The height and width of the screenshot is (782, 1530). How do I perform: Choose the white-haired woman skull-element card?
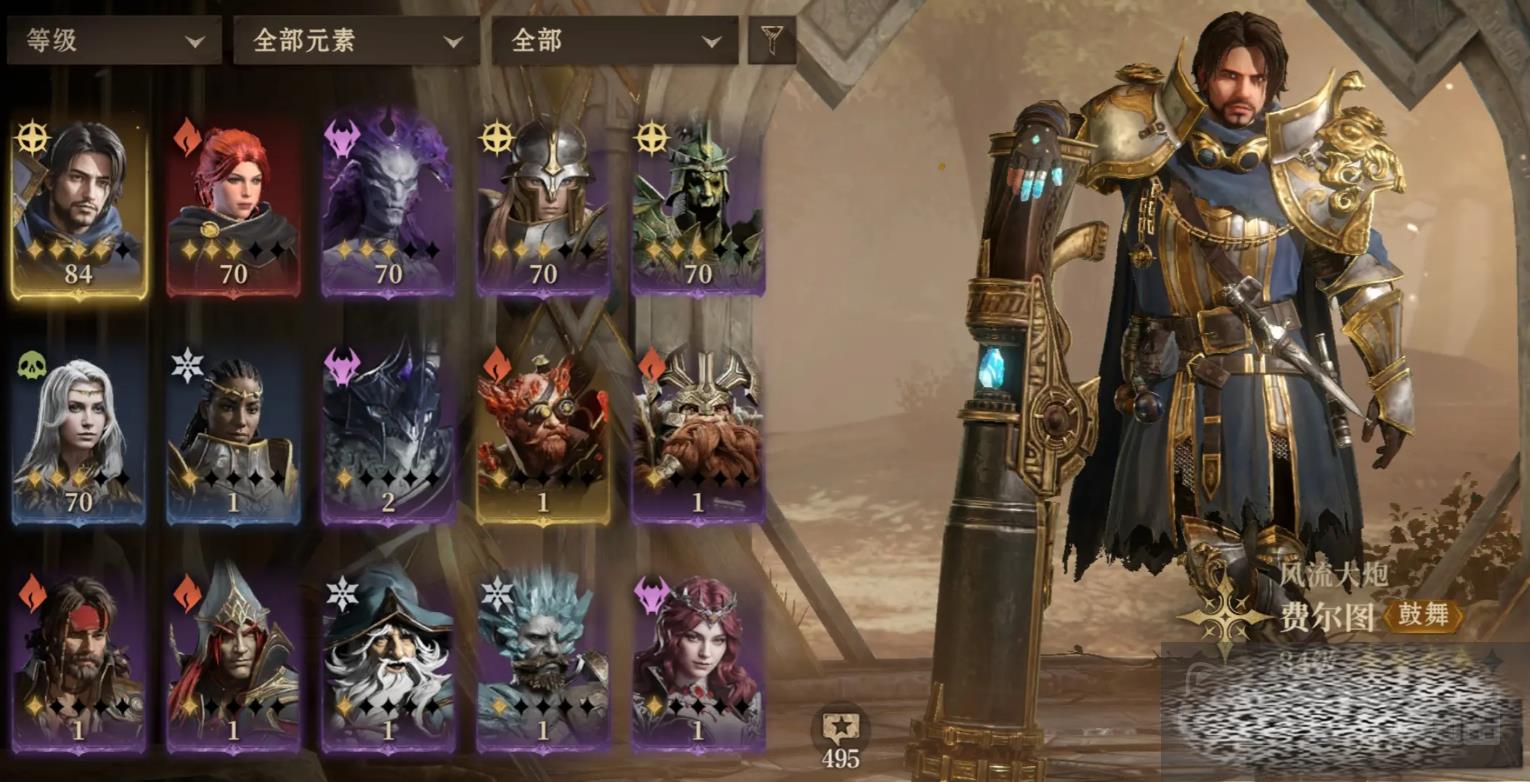coord(79,435)
